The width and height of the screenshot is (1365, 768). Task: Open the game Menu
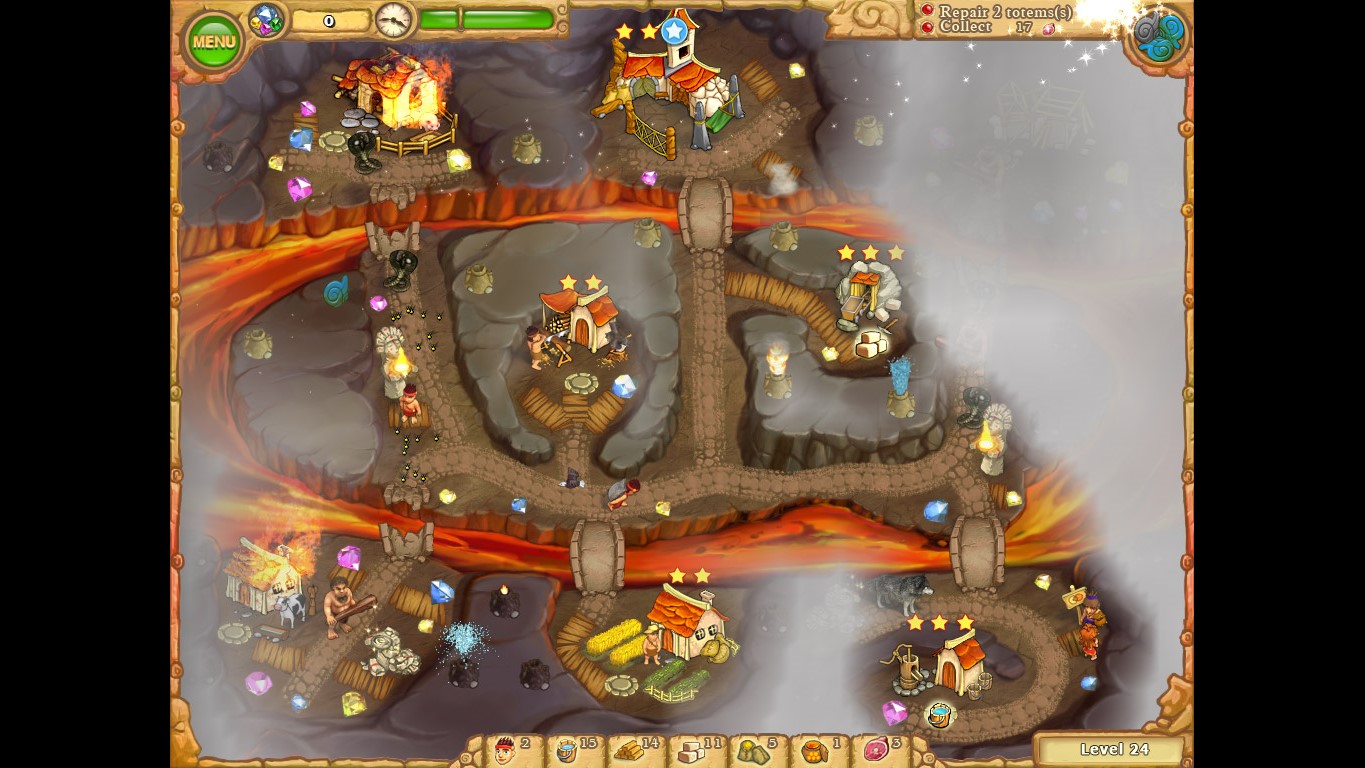pos(213,40)
